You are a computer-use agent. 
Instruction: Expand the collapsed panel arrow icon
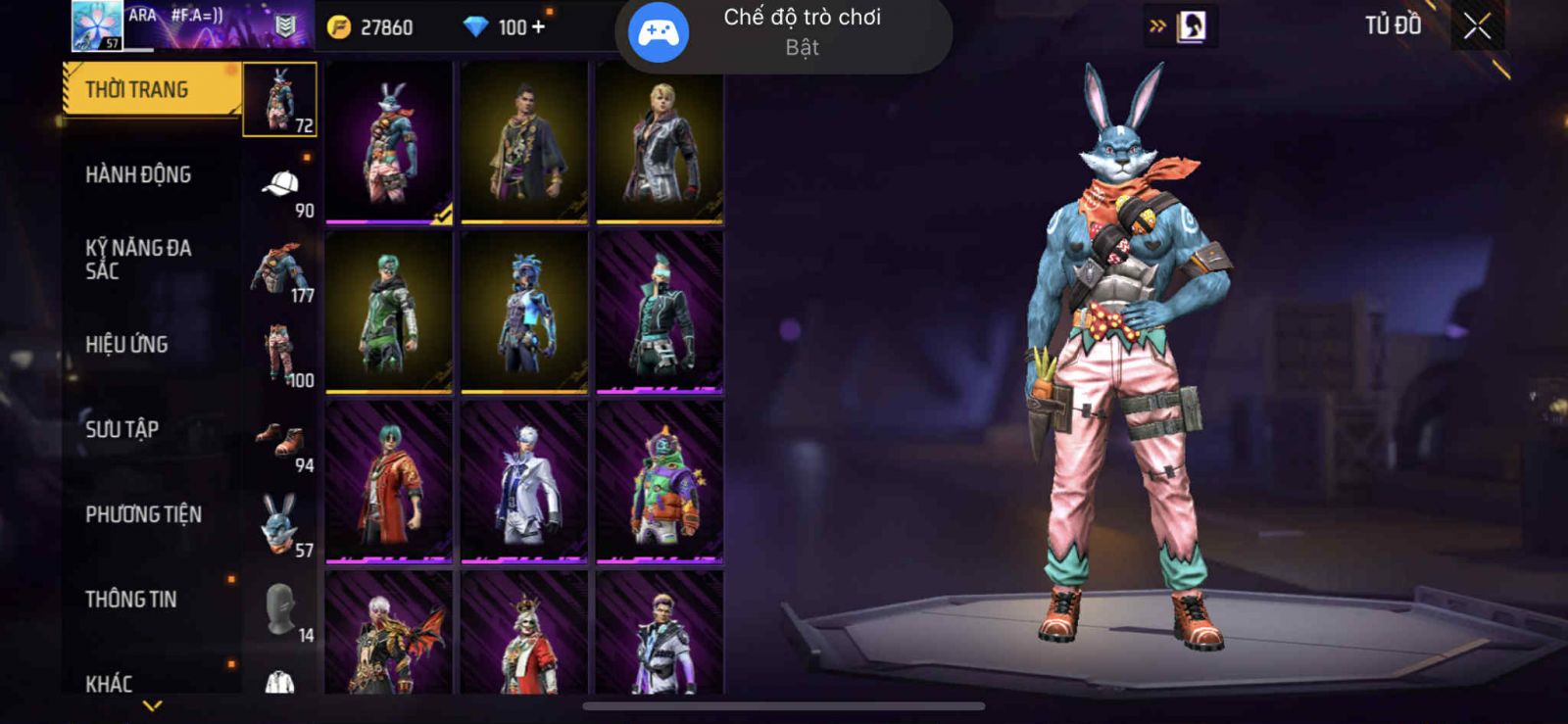[1157, 26]
